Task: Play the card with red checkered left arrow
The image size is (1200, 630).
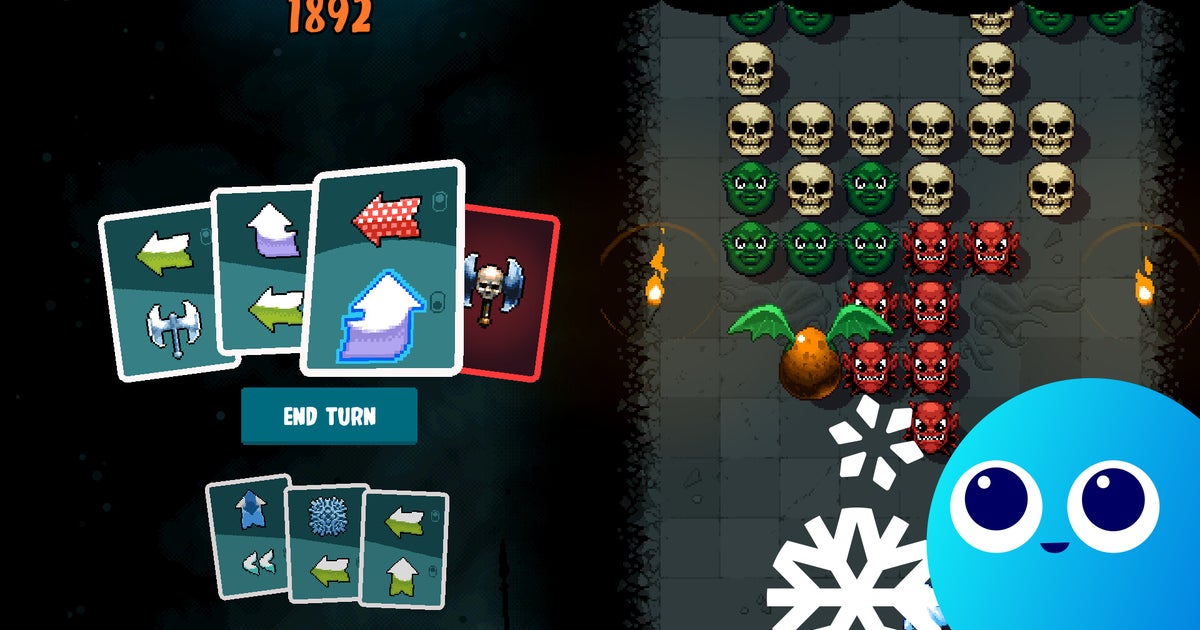Action: 383,268
